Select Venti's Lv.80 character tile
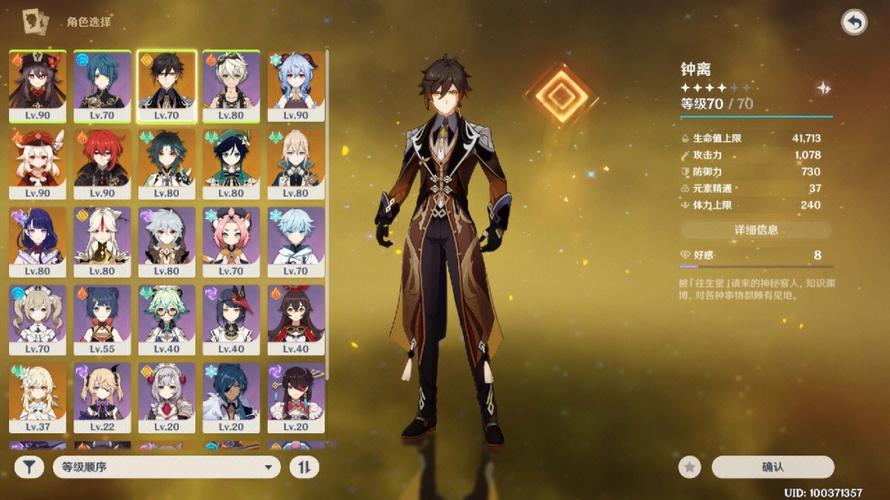This screenshot has height=500, width=890. (231, 163)
